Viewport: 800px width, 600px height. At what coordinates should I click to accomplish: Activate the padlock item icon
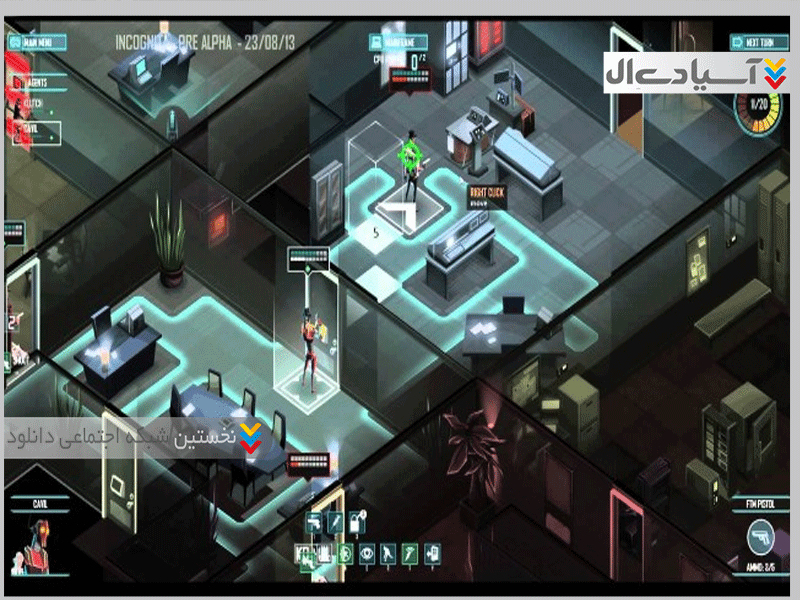358,522
